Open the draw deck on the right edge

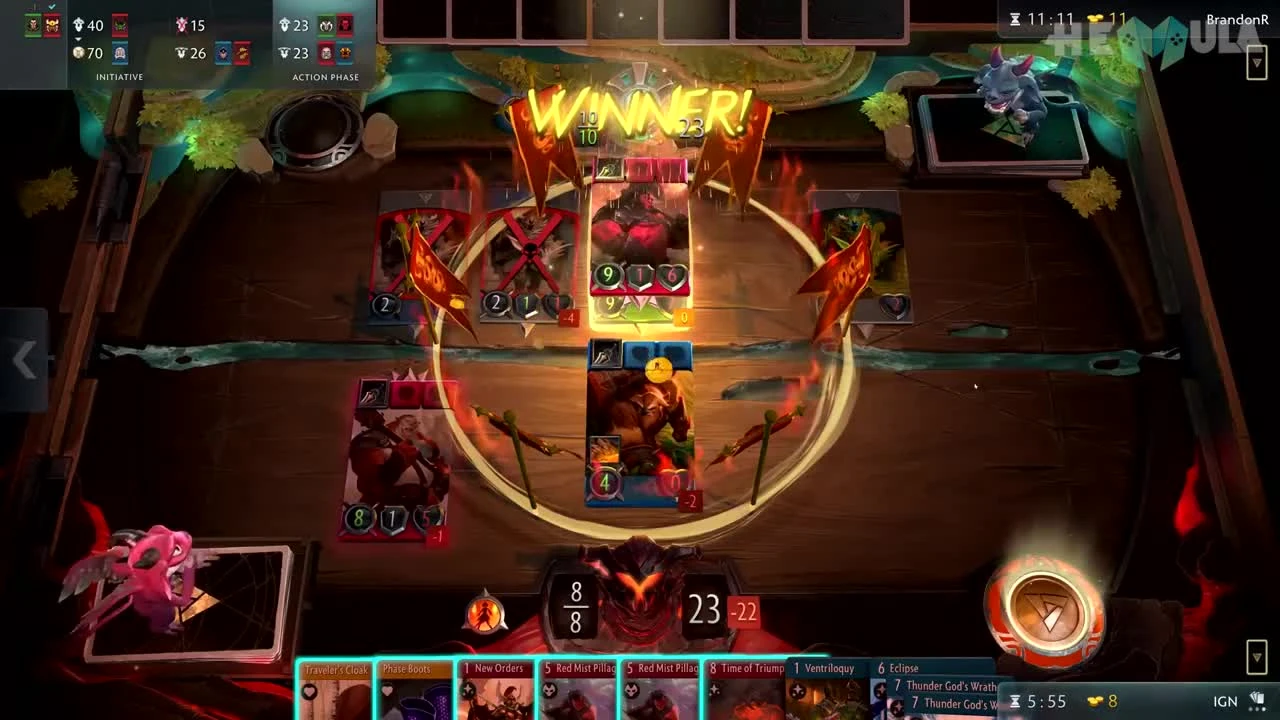coord(1255,62)
